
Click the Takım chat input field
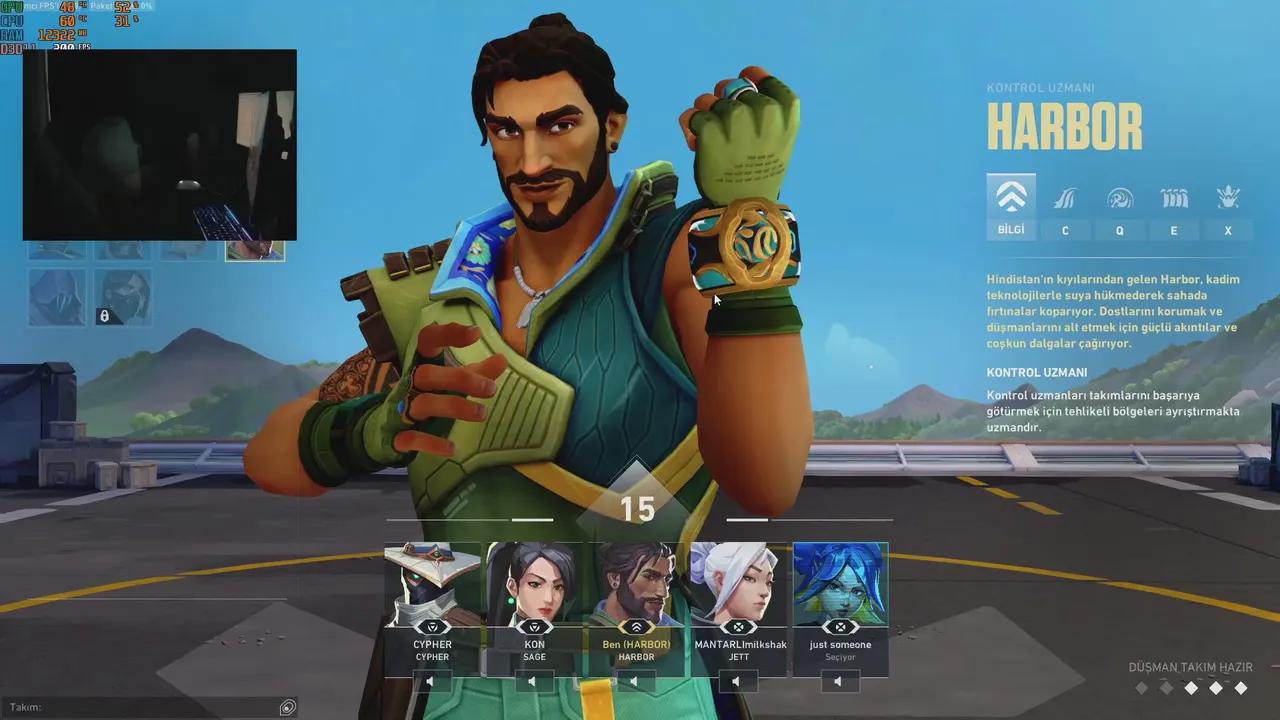pos(150,706)
